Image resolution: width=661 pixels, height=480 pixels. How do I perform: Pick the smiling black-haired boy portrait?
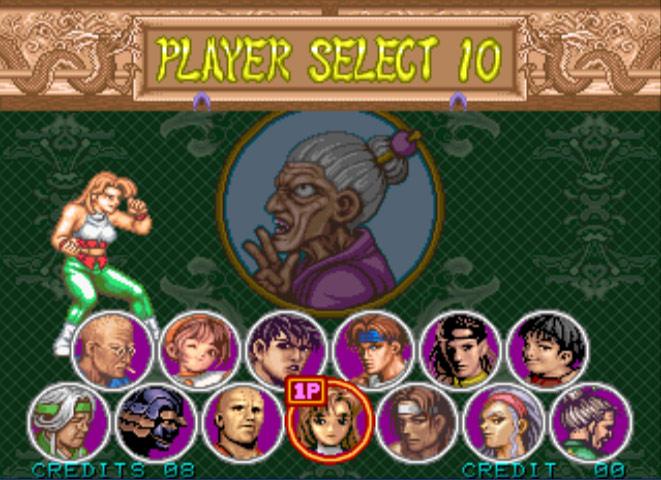(x=547, y=351)
